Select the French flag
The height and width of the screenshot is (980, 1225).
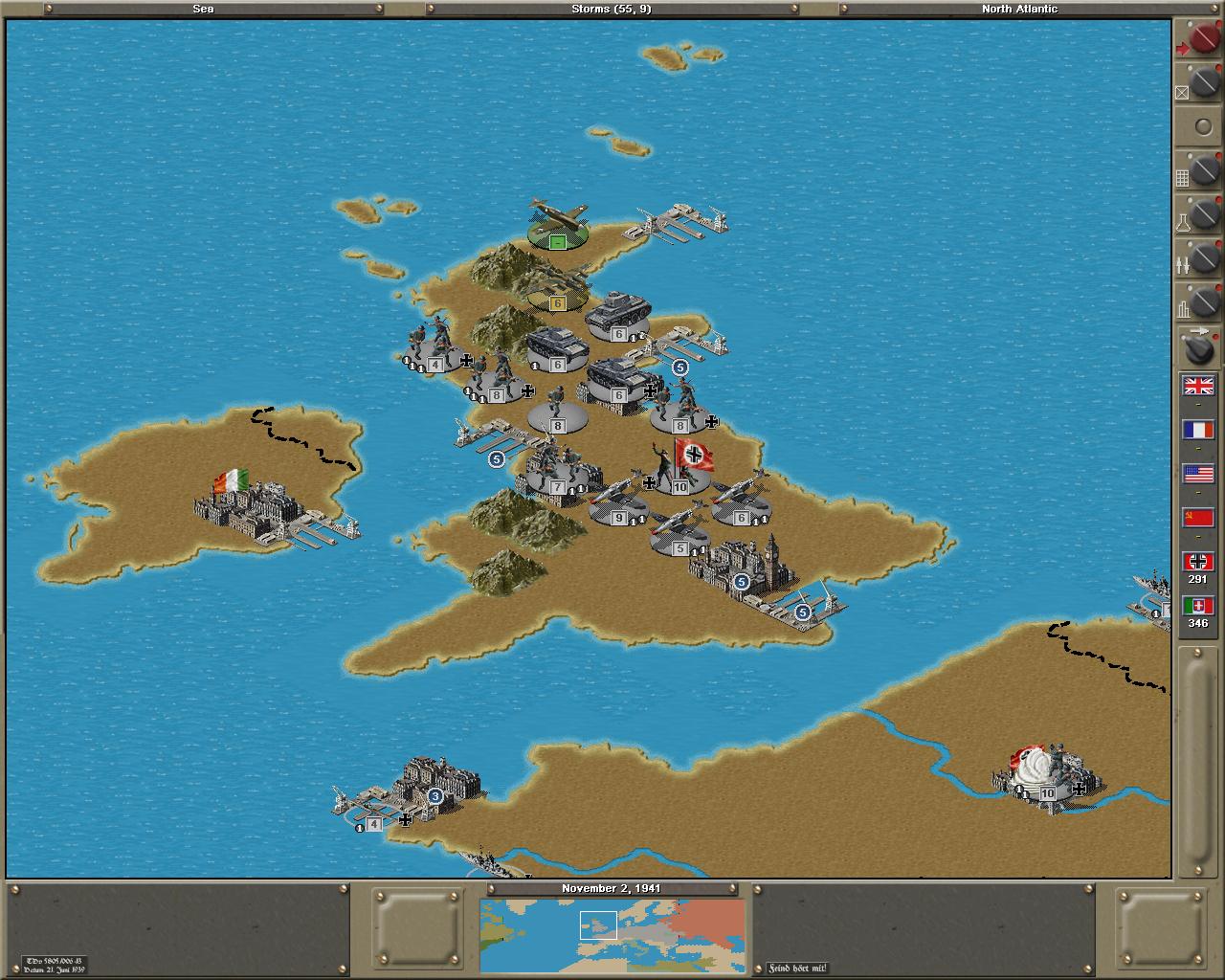(1198, 430)
